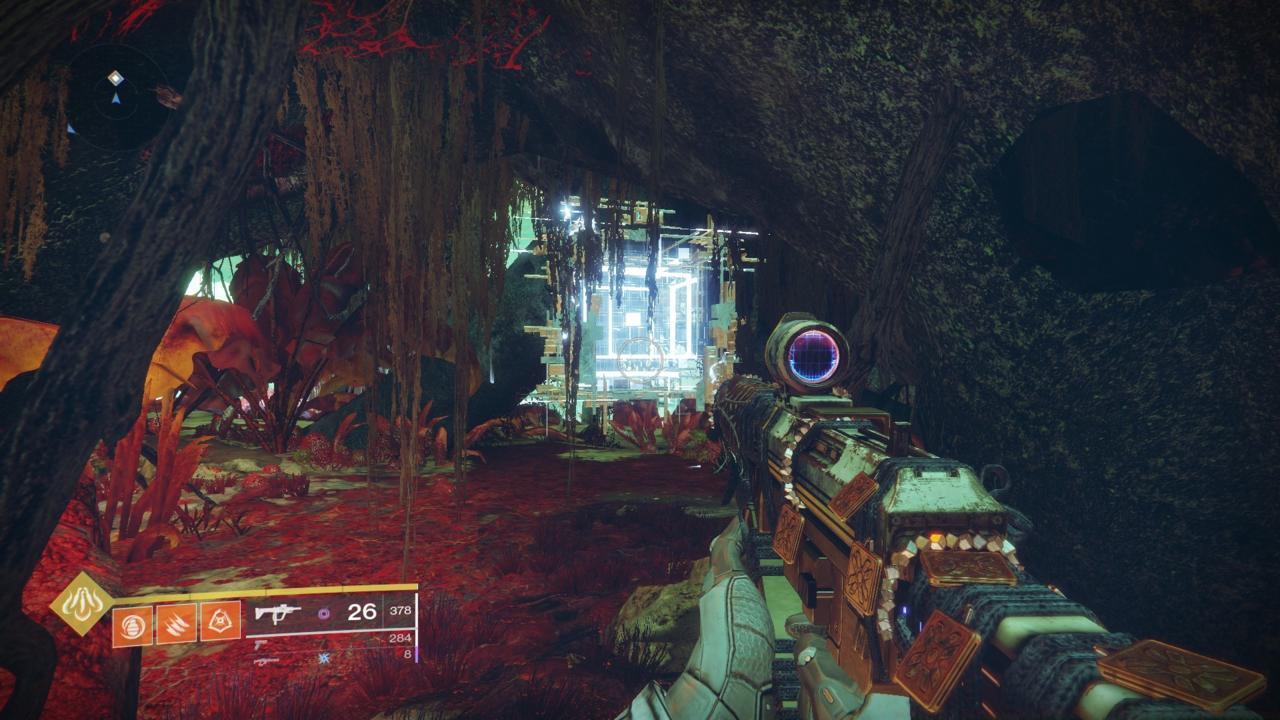Click the equipped submachine gun icon
This screenshot has height=720, width=1280.
click(x=276, y=613)
